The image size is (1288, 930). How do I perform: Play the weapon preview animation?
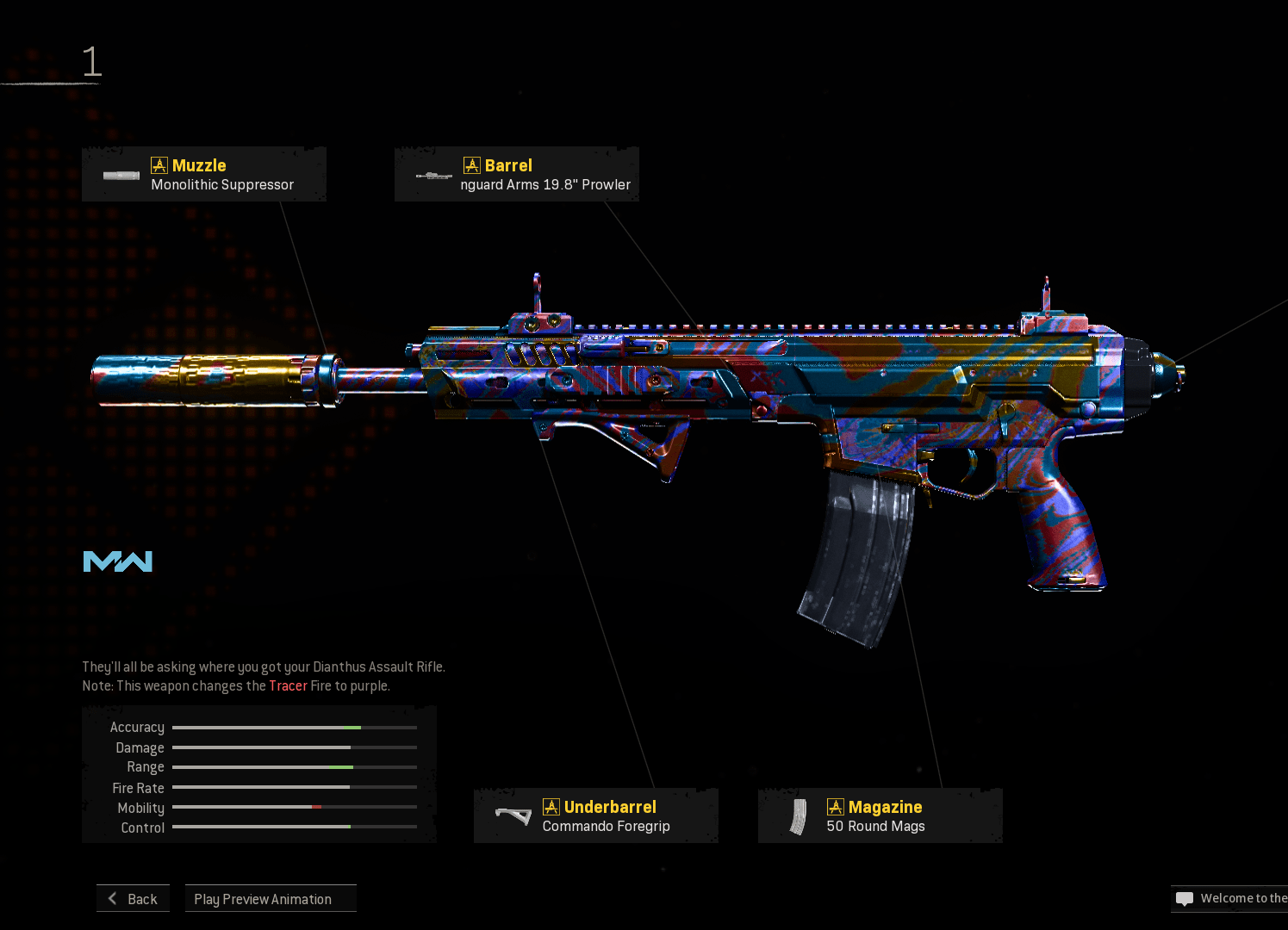pos(271,899)
